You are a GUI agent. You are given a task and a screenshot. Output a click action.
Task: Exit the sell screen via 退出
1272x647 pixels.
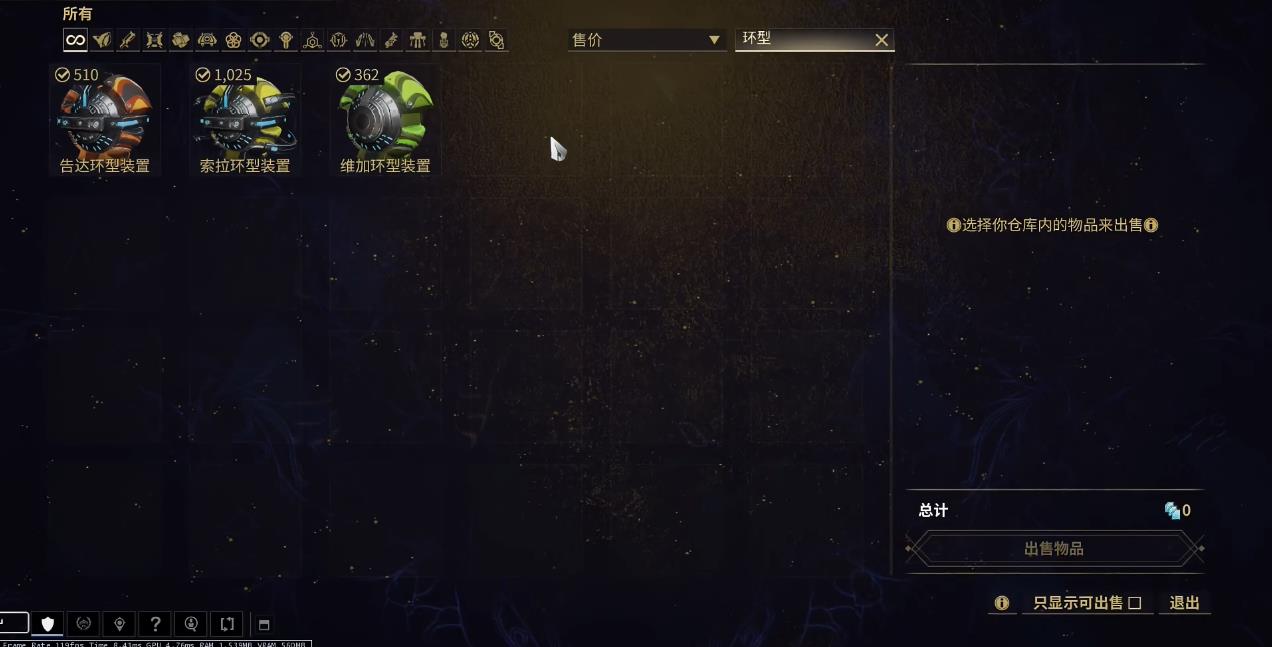pyautogui.click(x=1184, y=603)
